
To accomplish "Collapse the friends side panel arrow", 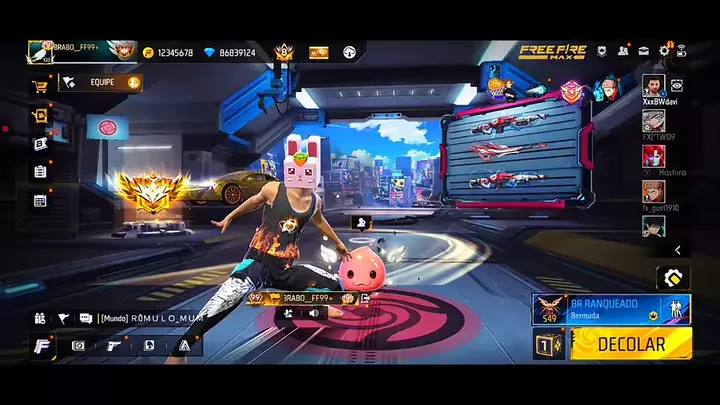I will pyautogui.click(x=677, y=250).
